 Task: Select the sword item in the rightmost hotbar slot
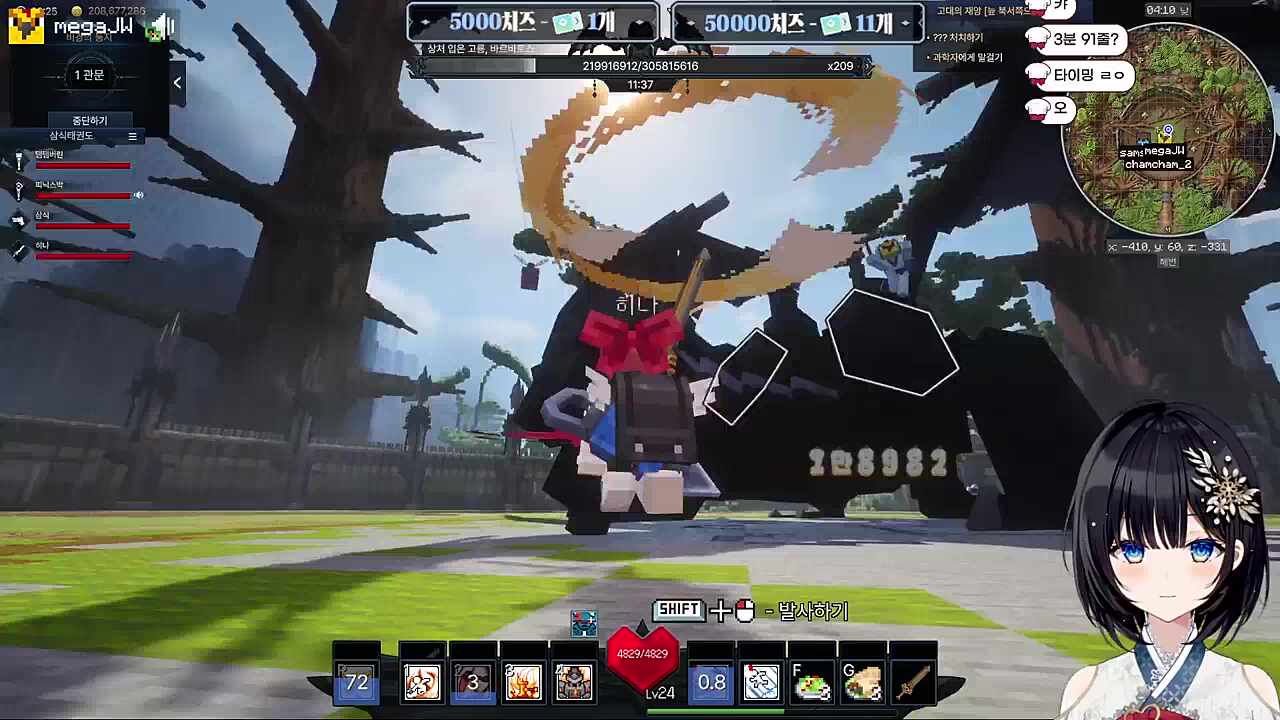click(911, 681)
